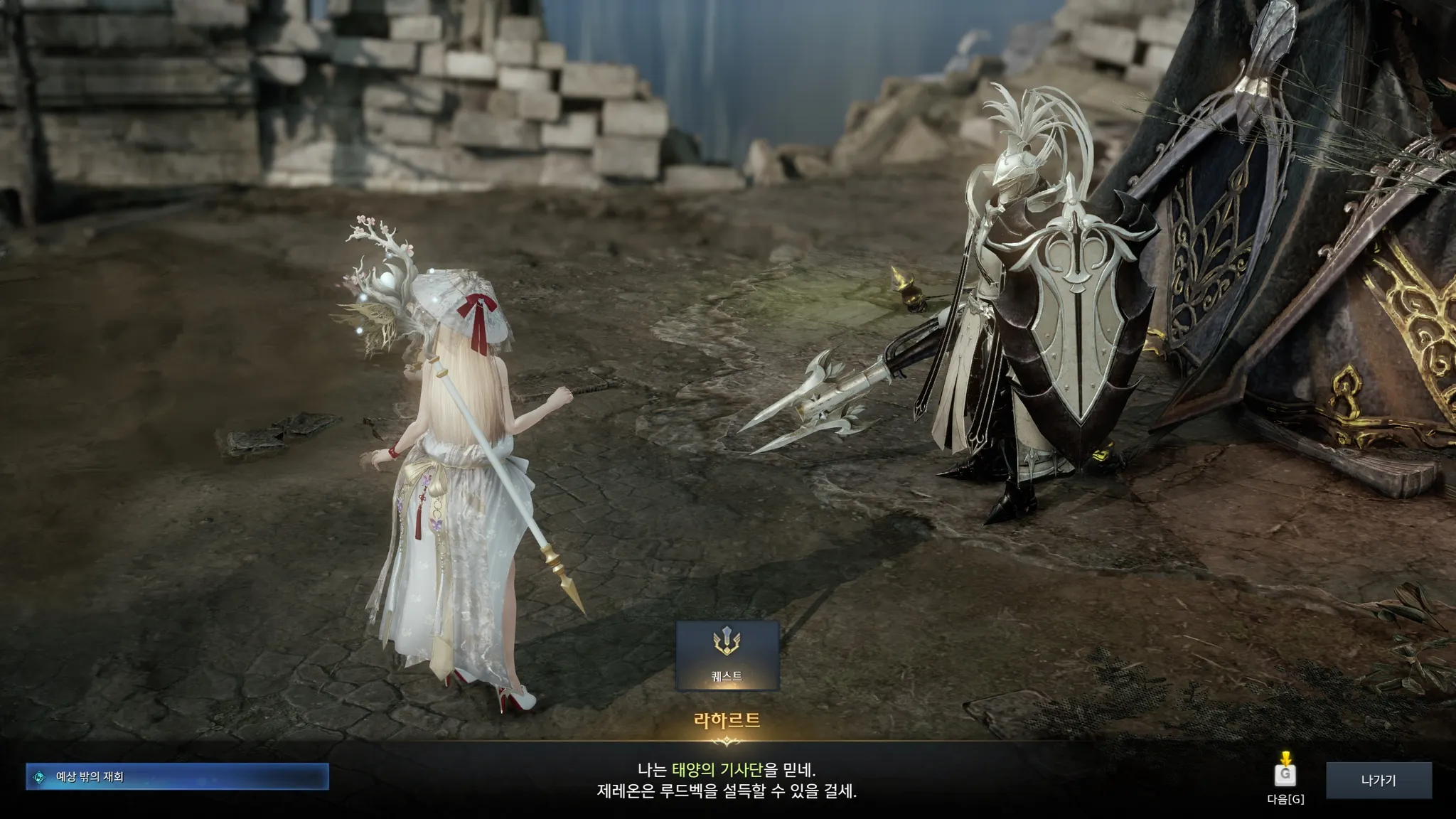The height and width of the screenshot is (819, 1456).
Task: Click the 나가기 exit button
Action: pyautogui.click(x=1379, y=780)
